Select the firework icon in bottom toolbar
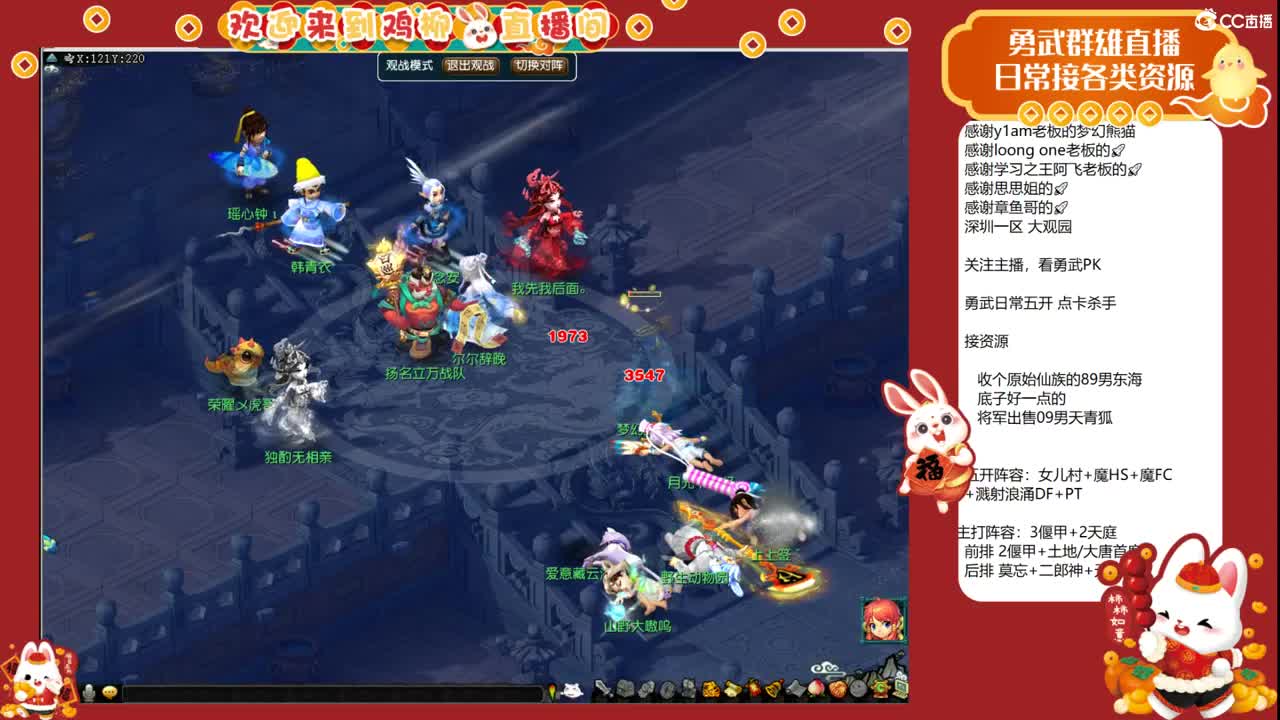The height and width of the screenshot is (720, 1280). tap(751, 690)
